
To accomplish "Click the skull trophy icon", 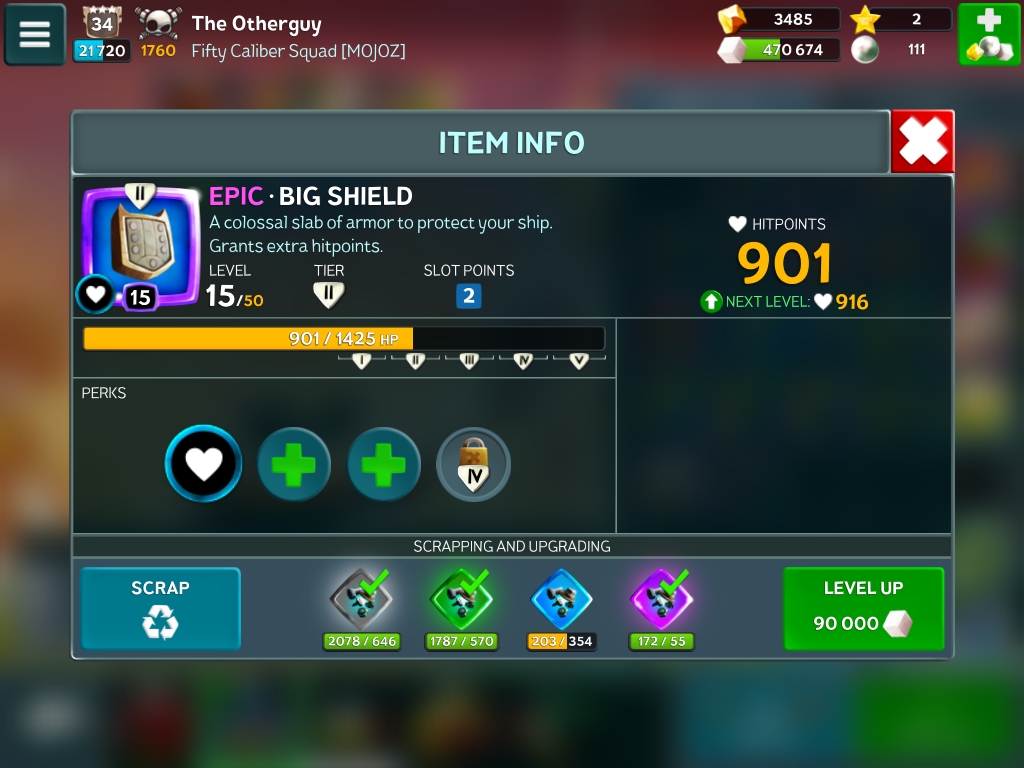I will [158, 22].
